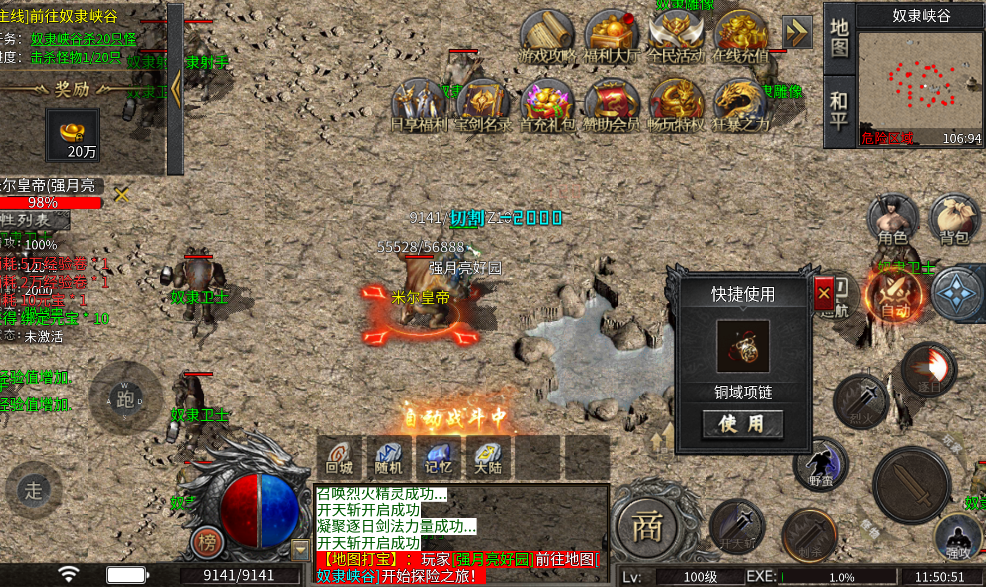Use the 回城 return-to-town scroll slot
The height and width of the screenshot is (587, 986).
click(x=340, y=456)
